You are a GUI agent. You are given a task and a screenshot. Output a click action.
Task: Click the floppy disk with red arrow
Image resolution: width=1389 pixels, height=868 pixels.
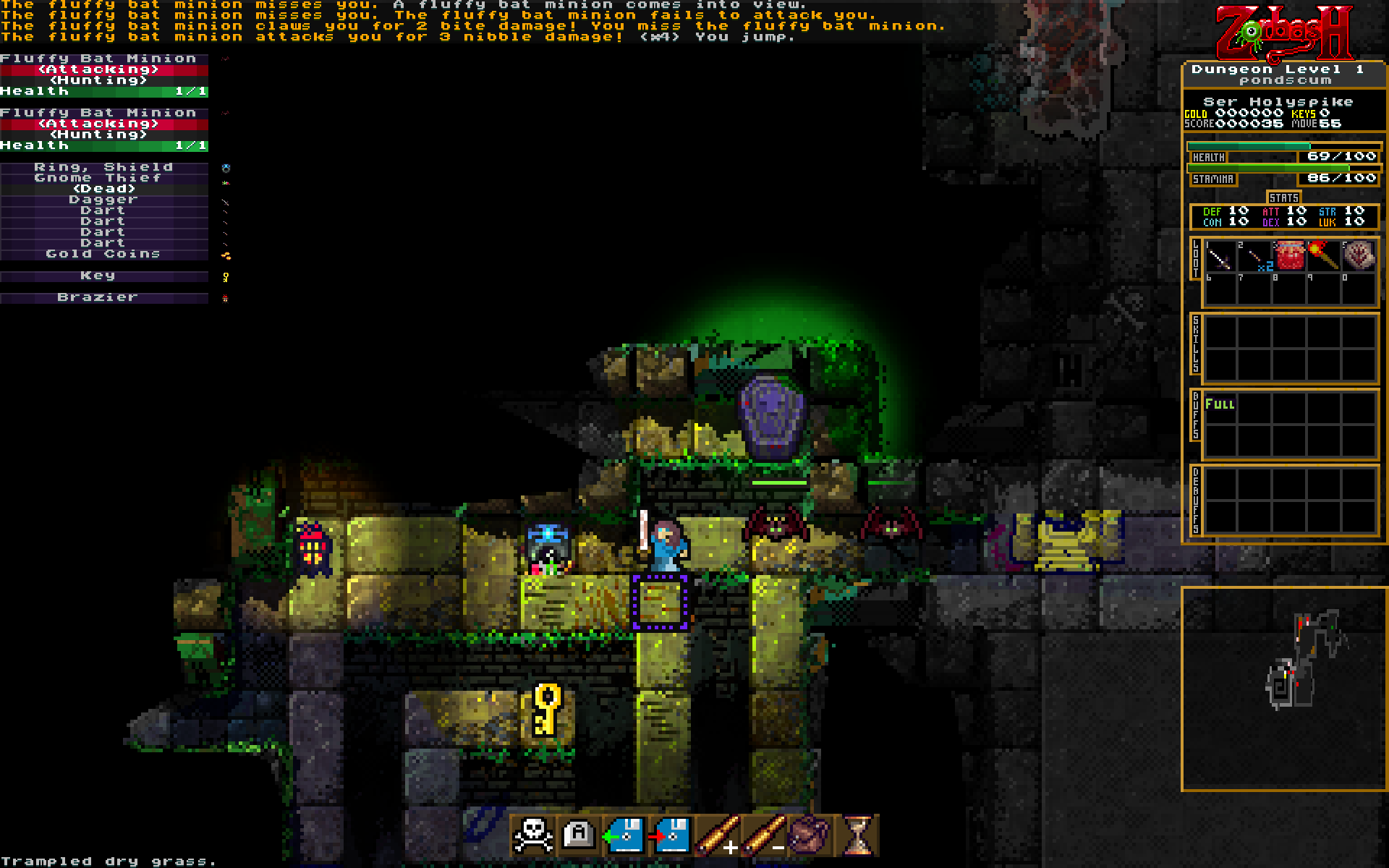[x=671, y=836]
